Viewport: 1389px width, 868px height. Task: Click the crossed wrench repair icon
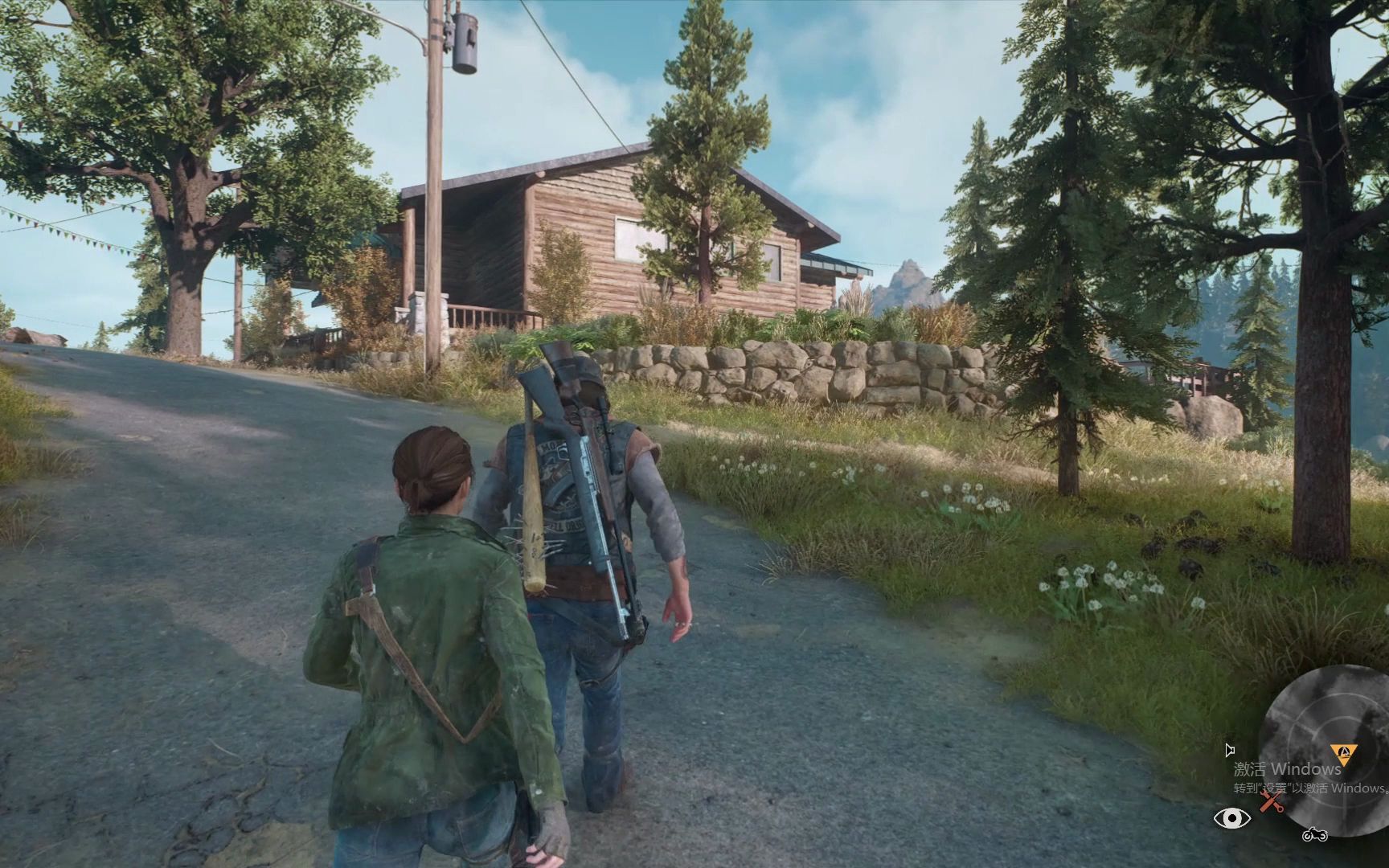click(1270, 800)
